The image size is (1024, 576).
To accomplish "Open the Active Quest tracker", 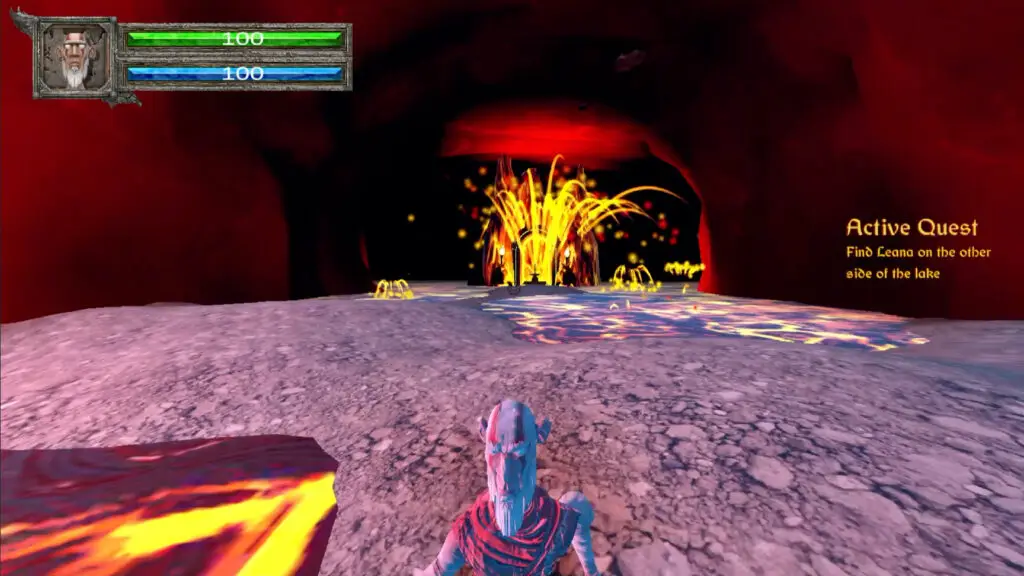I will 911,228.
